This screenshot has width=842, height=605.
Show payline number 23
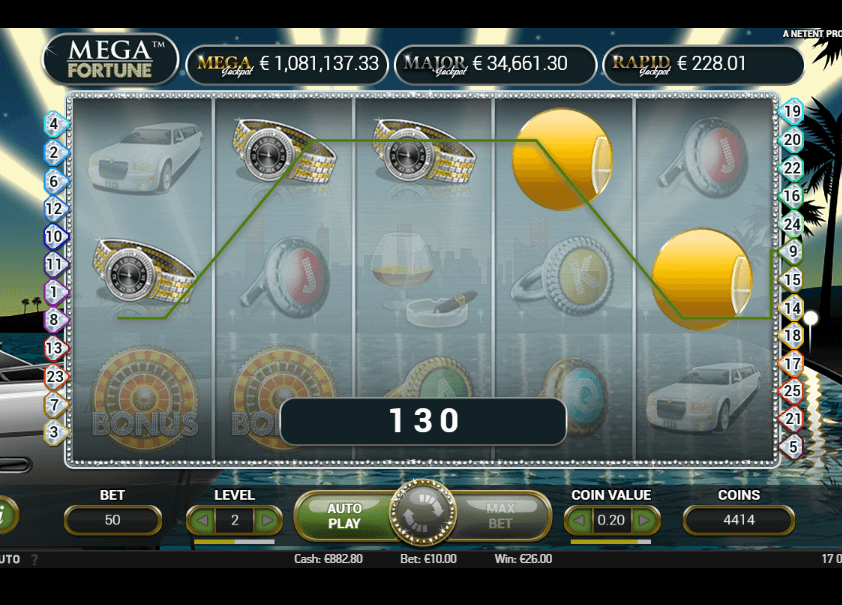pyautogui.click(x=54, y=377)
